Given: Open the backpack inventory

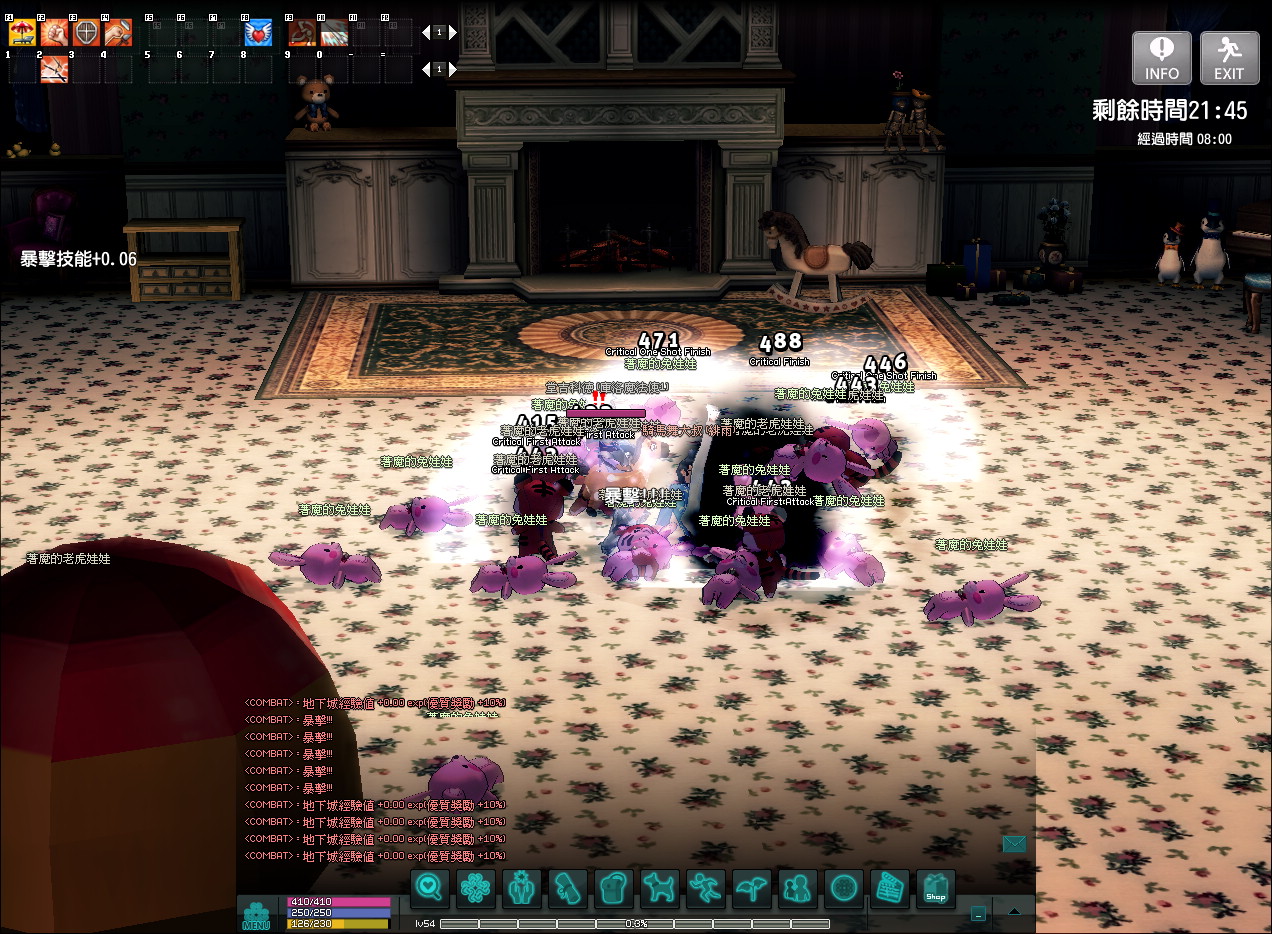Looking at the screenshot, I should pyautogui.click(x=613, y=888).
